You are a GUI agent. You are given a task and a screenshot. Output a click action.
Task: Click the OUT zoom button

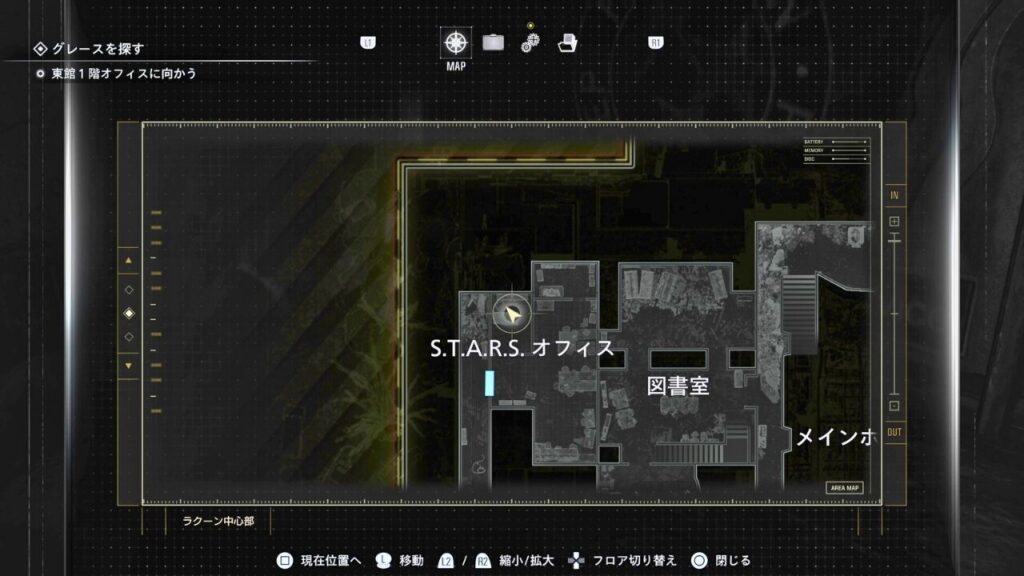894,432
